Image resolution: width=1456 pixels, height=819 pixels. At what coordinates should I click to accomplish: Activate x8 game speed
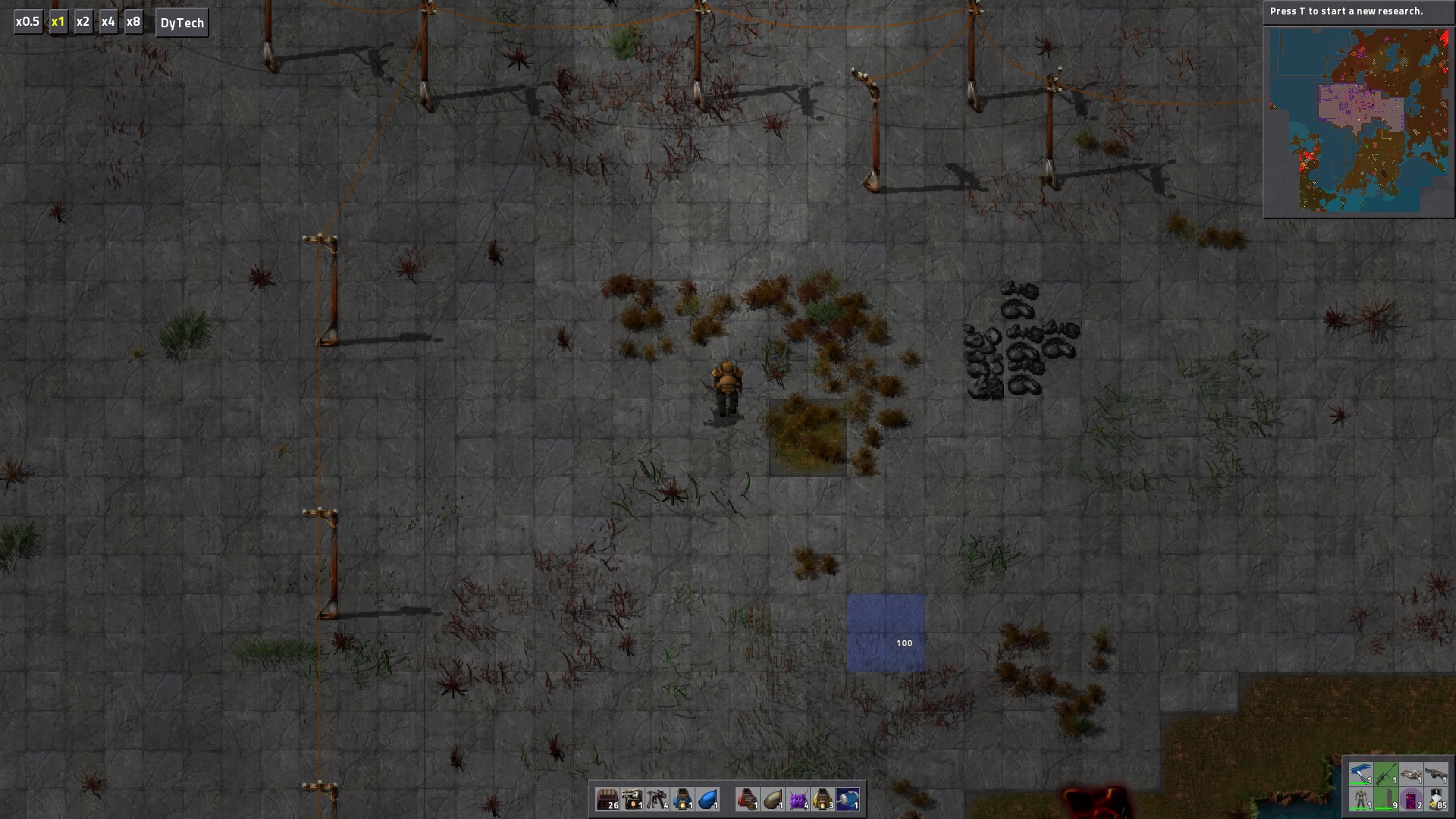click(x=133, y=22)
